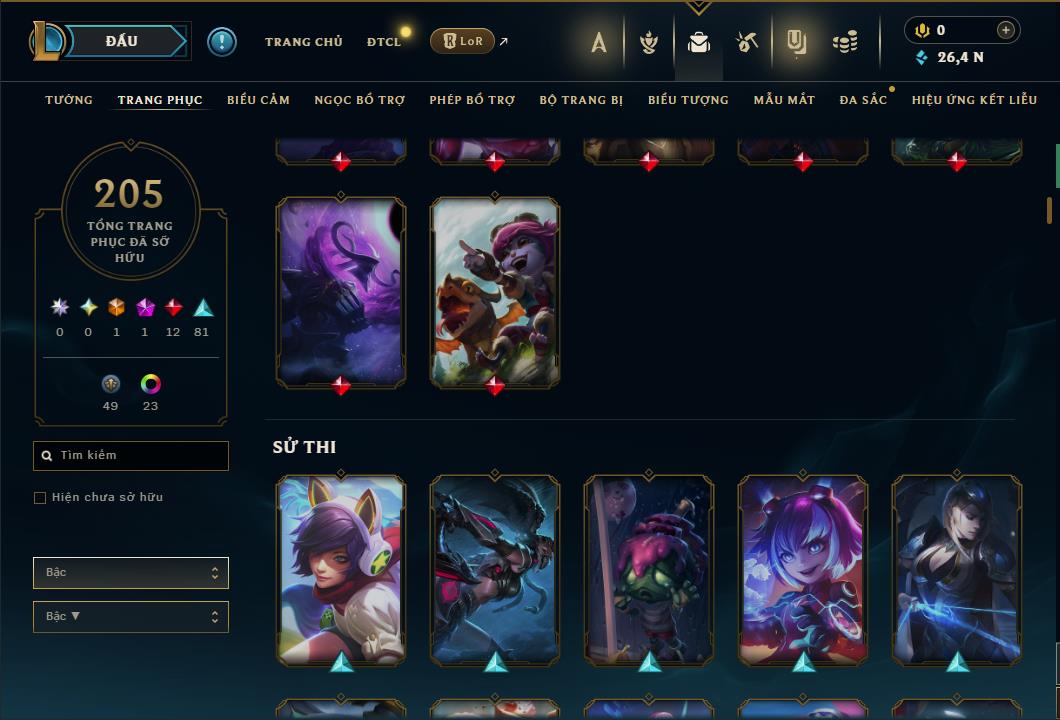1060x720 pixels.
Task: Choose the MẪU MẮT tab
Action: (x=784, y=100)
